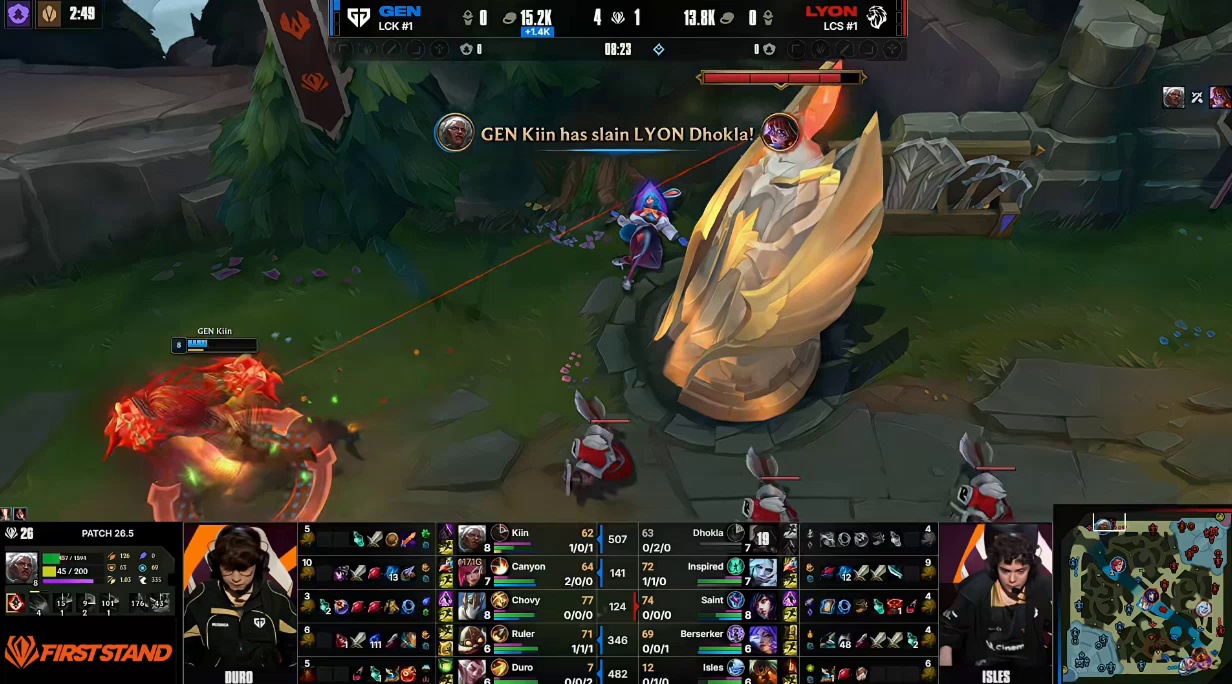Click the purple objective timer icon

pos(18,14)
